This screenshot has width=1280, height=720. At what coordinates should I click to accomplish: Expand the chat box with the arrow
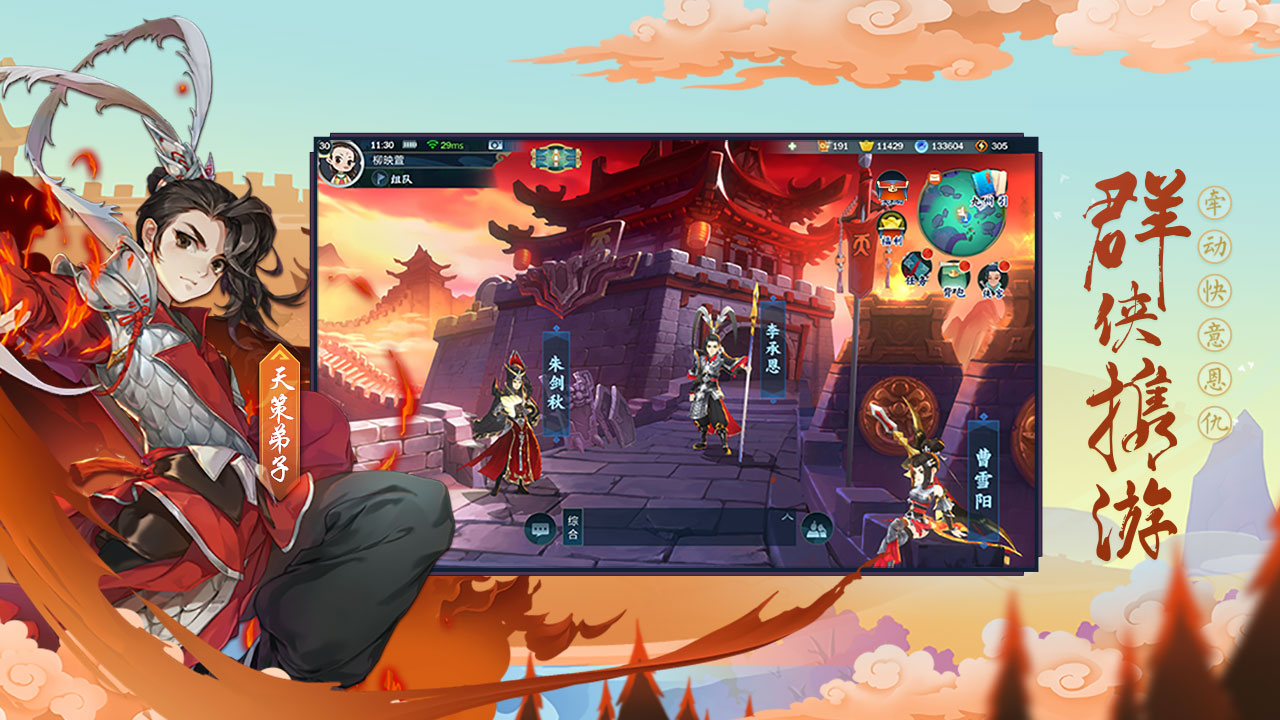coord(786,517)
